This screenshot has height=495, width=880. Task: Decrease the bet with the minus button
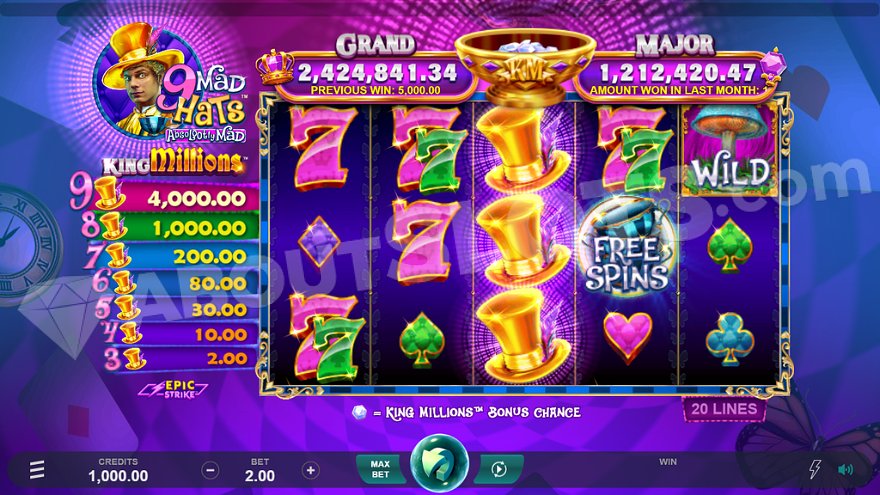coord(210,469)
